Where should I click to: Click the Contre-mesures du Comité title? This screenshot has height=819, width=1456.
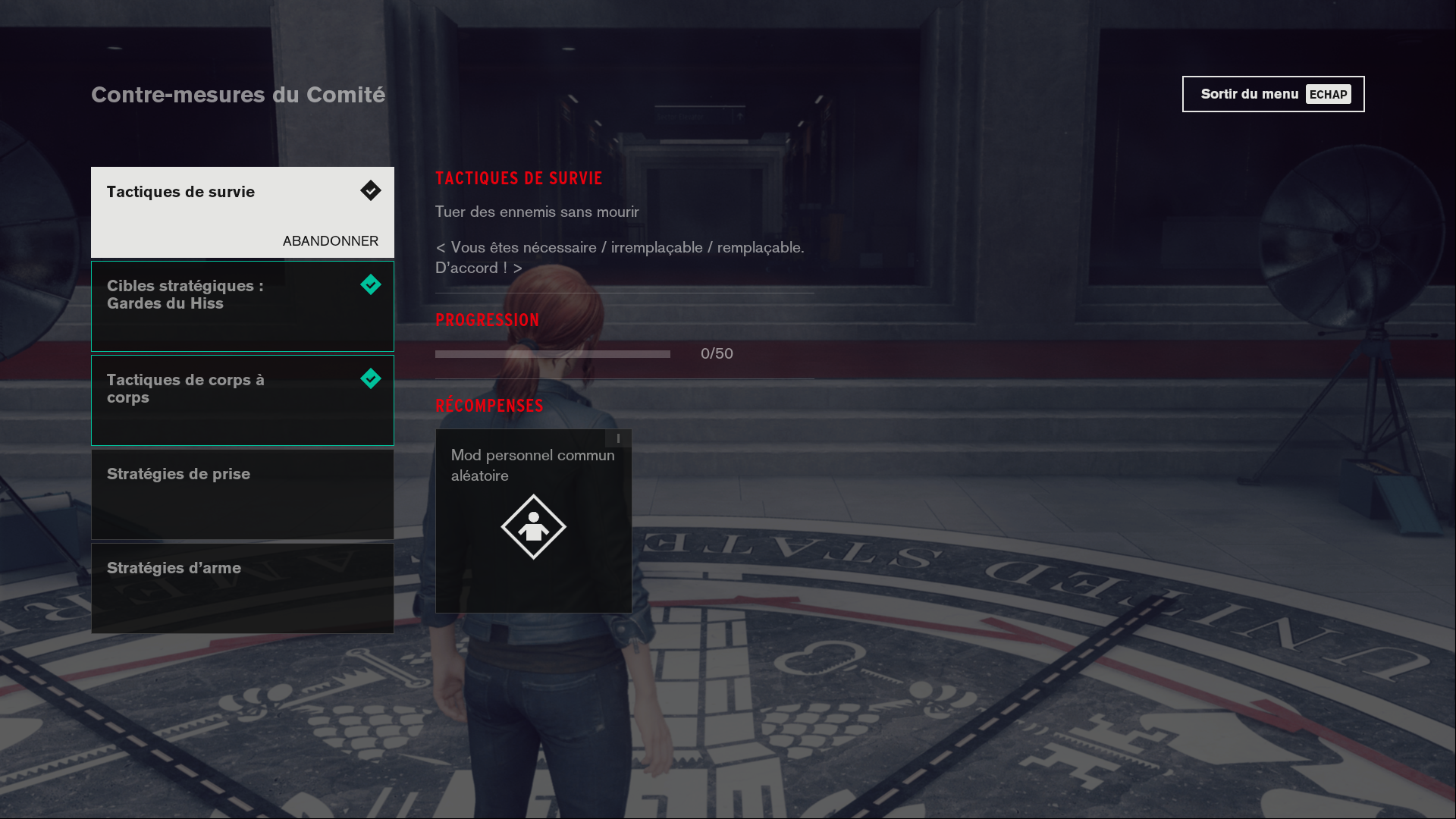tap(238, 95)
